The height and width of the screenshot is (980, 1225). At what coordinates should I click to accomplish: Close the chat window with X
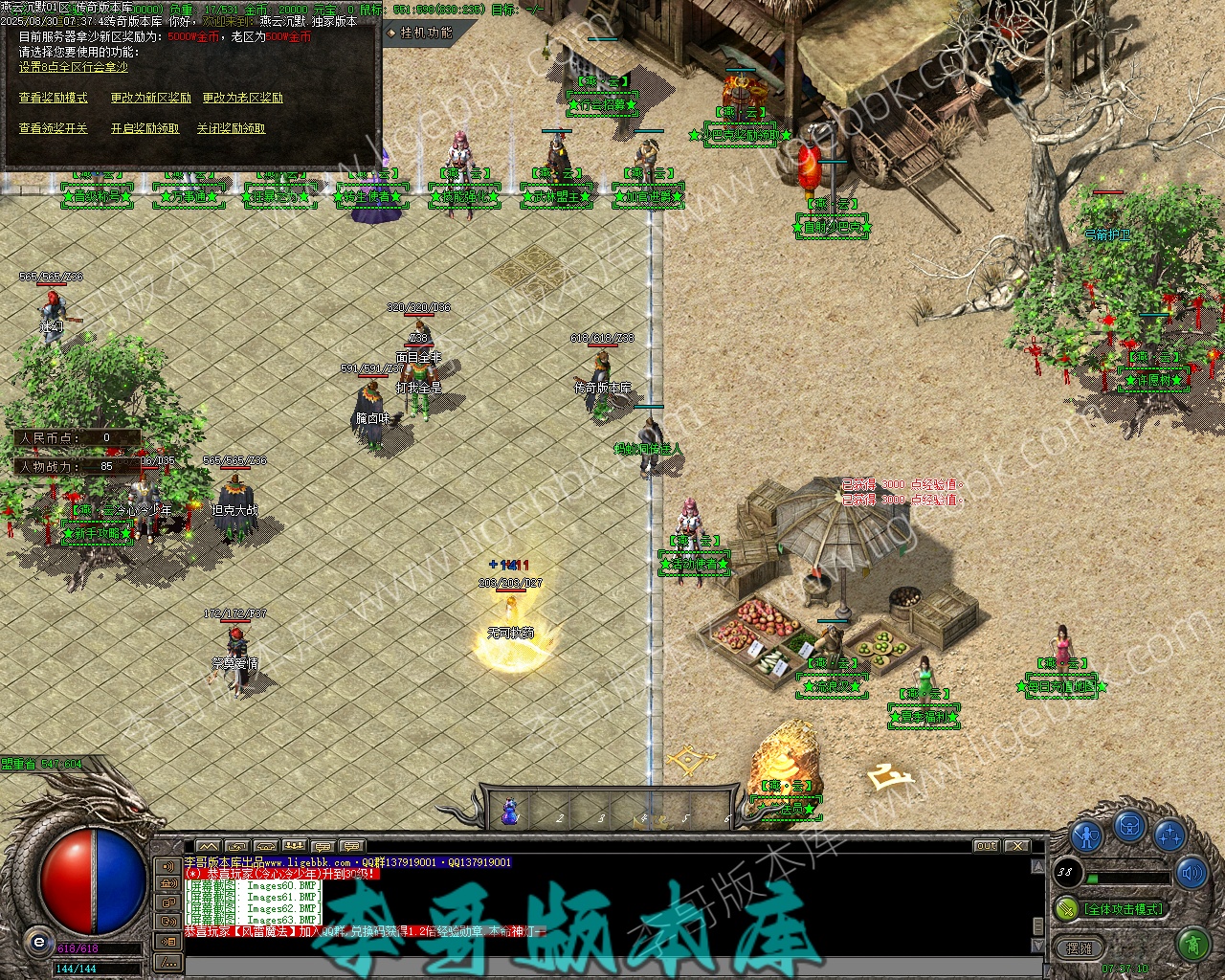1016,846
